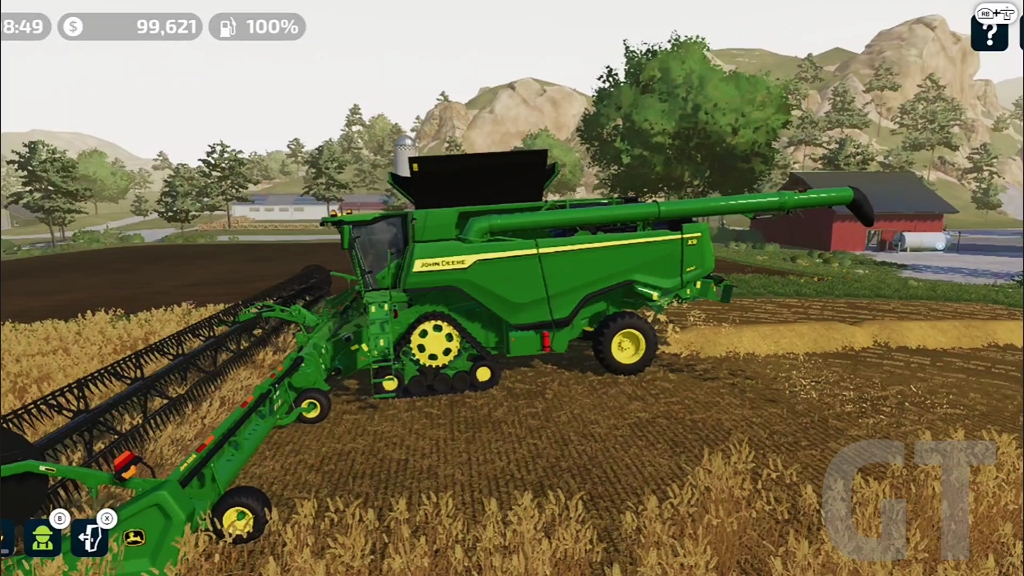Open the question mark help button
Screen dimensions: 1024x576
989,33
